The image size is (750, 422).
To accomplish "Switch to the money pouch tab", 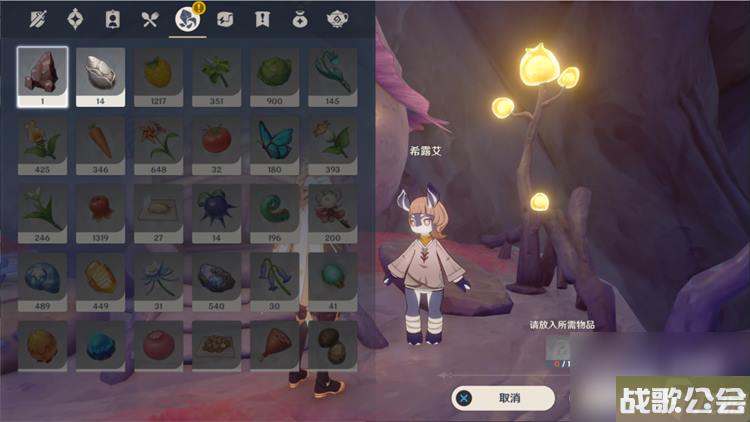I will click(x=299, y=18).
